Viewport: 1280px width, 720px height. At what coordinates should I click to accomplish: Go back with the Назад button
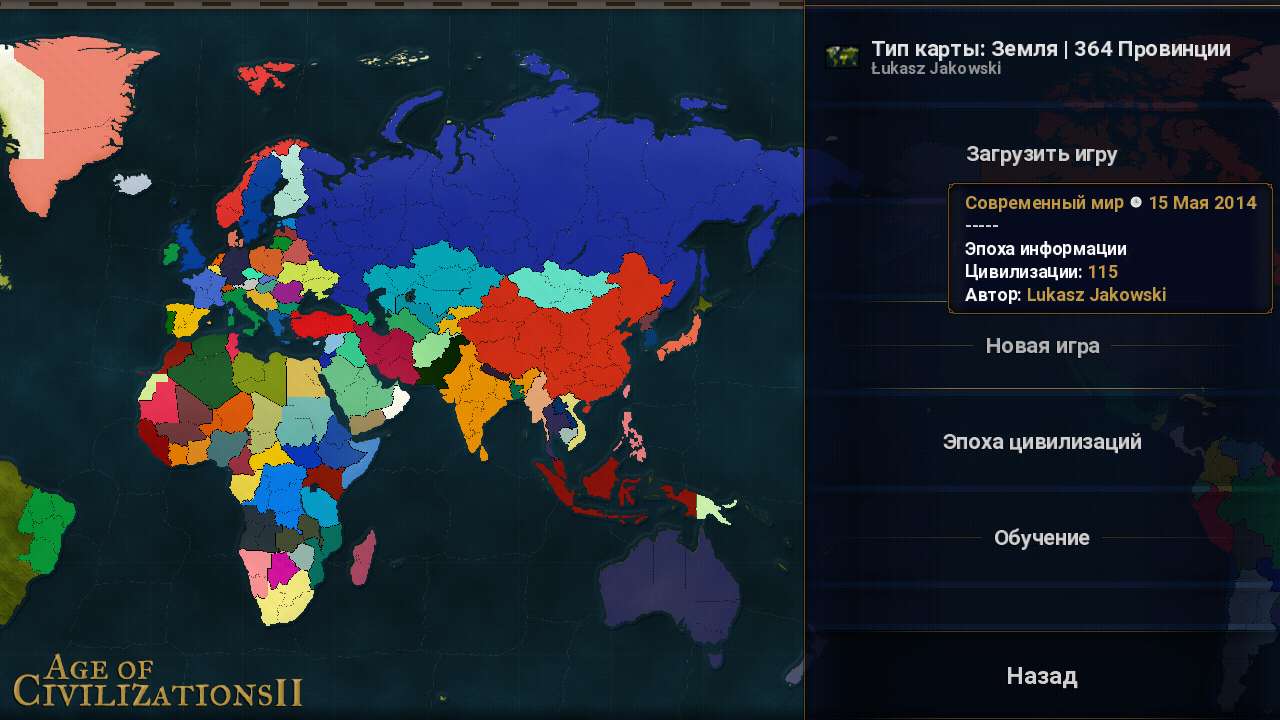1042,676
